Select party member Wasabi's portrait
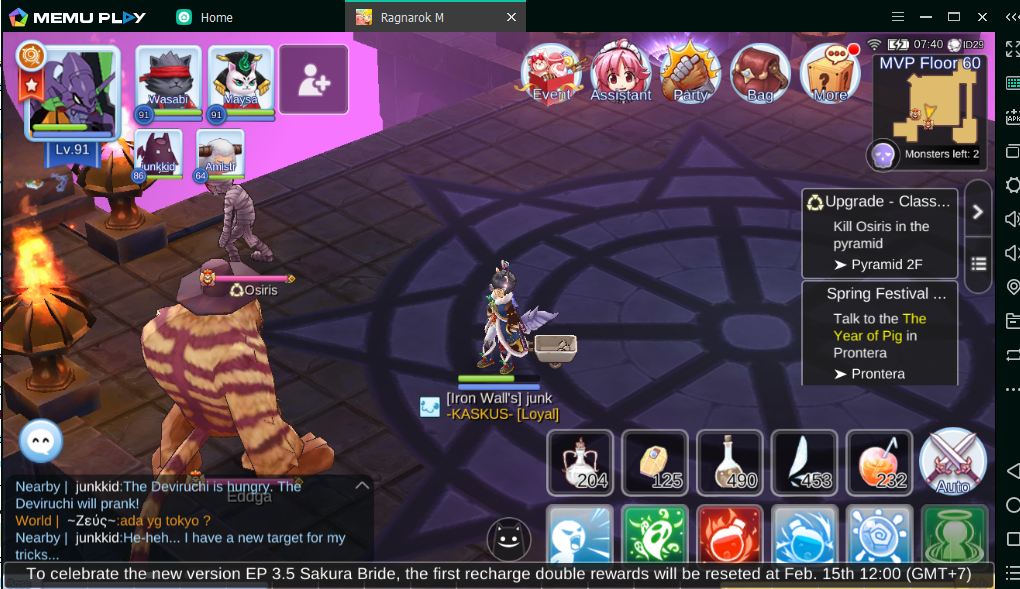 click(x=168, y=82)
